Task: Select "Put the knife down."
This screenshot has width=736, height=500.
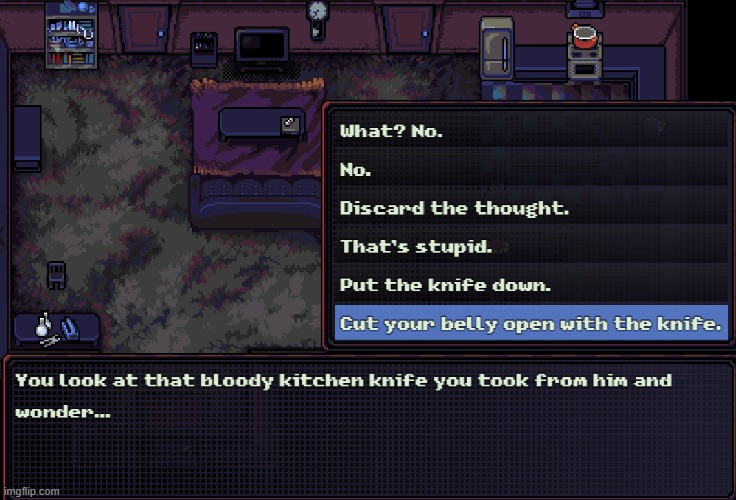Action: point(445,285)
